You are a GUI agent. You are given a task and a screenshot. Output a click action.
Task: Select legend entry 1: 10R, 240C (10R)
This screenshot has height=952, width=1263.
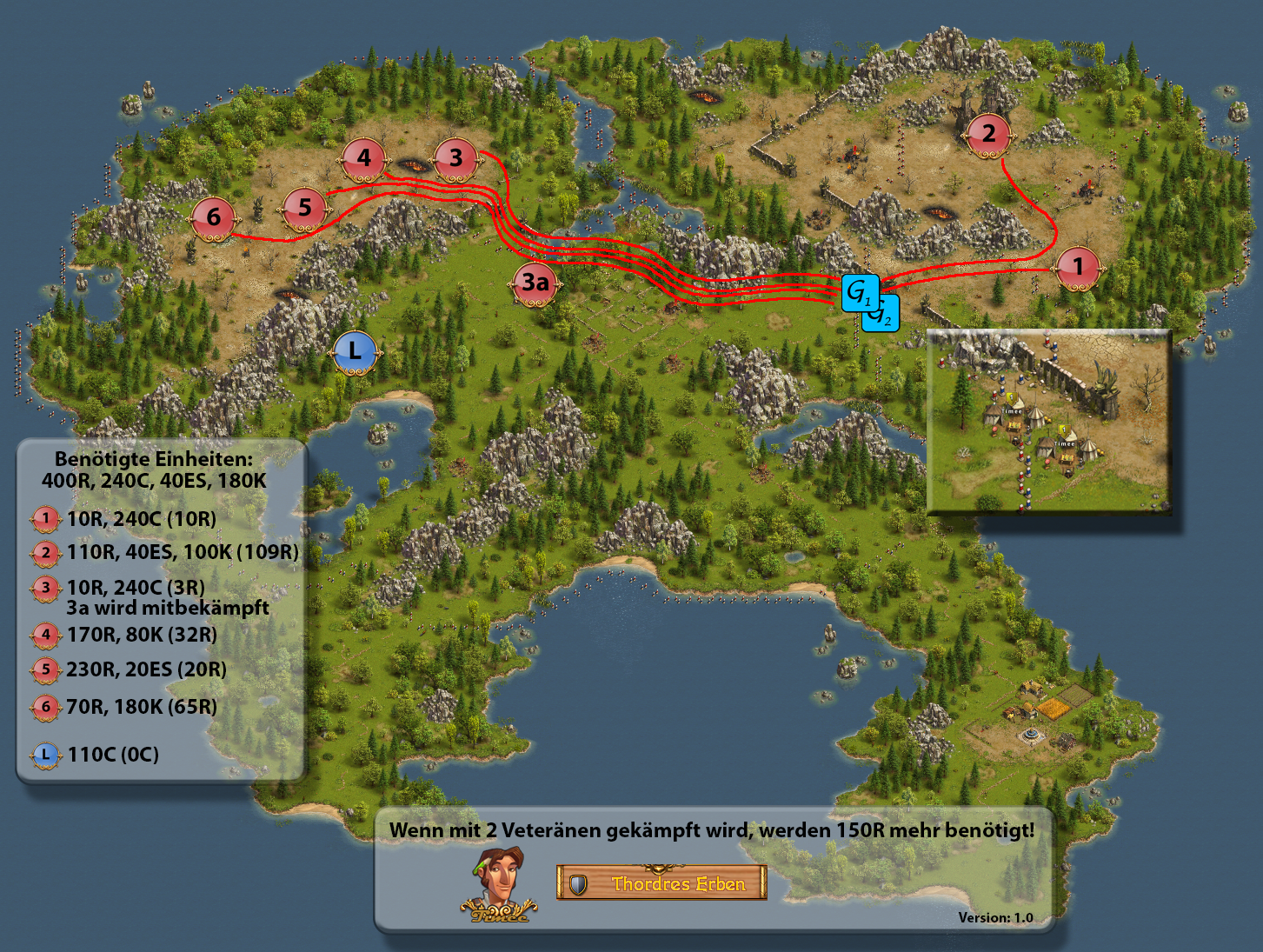point(142,519)
